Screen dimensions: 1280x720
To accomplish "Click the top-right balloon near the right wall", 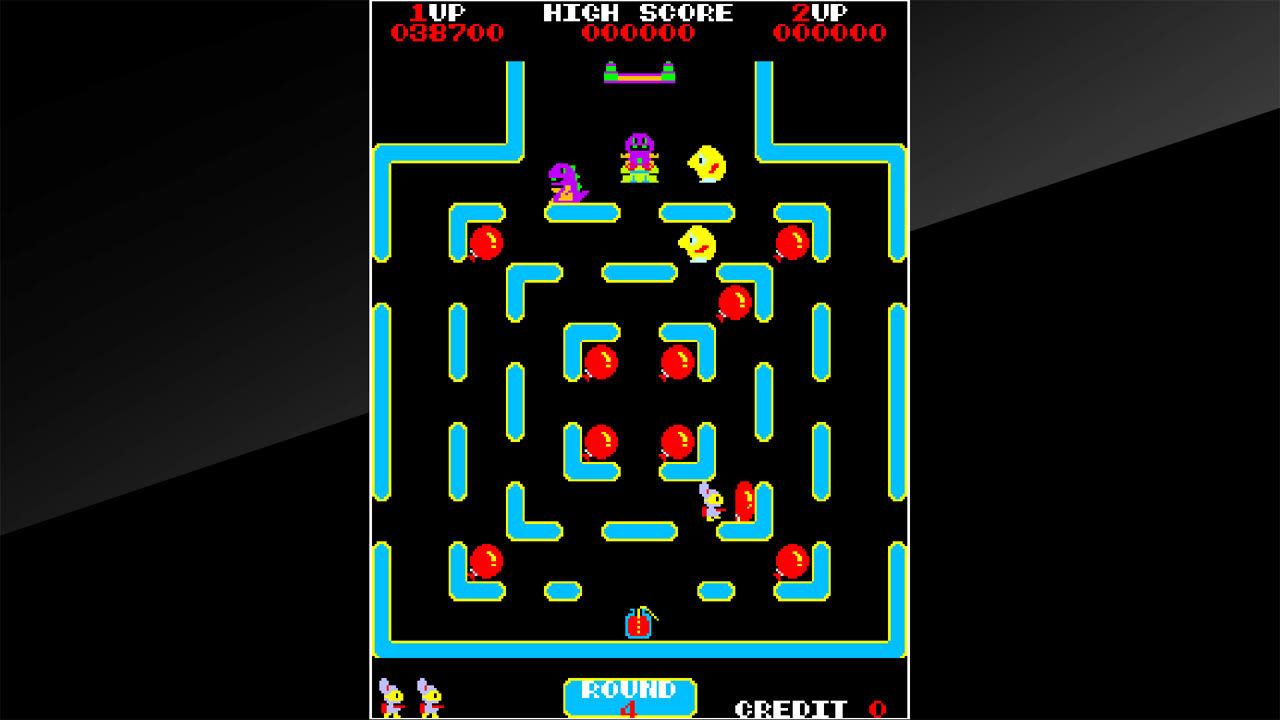I will 790,242.
